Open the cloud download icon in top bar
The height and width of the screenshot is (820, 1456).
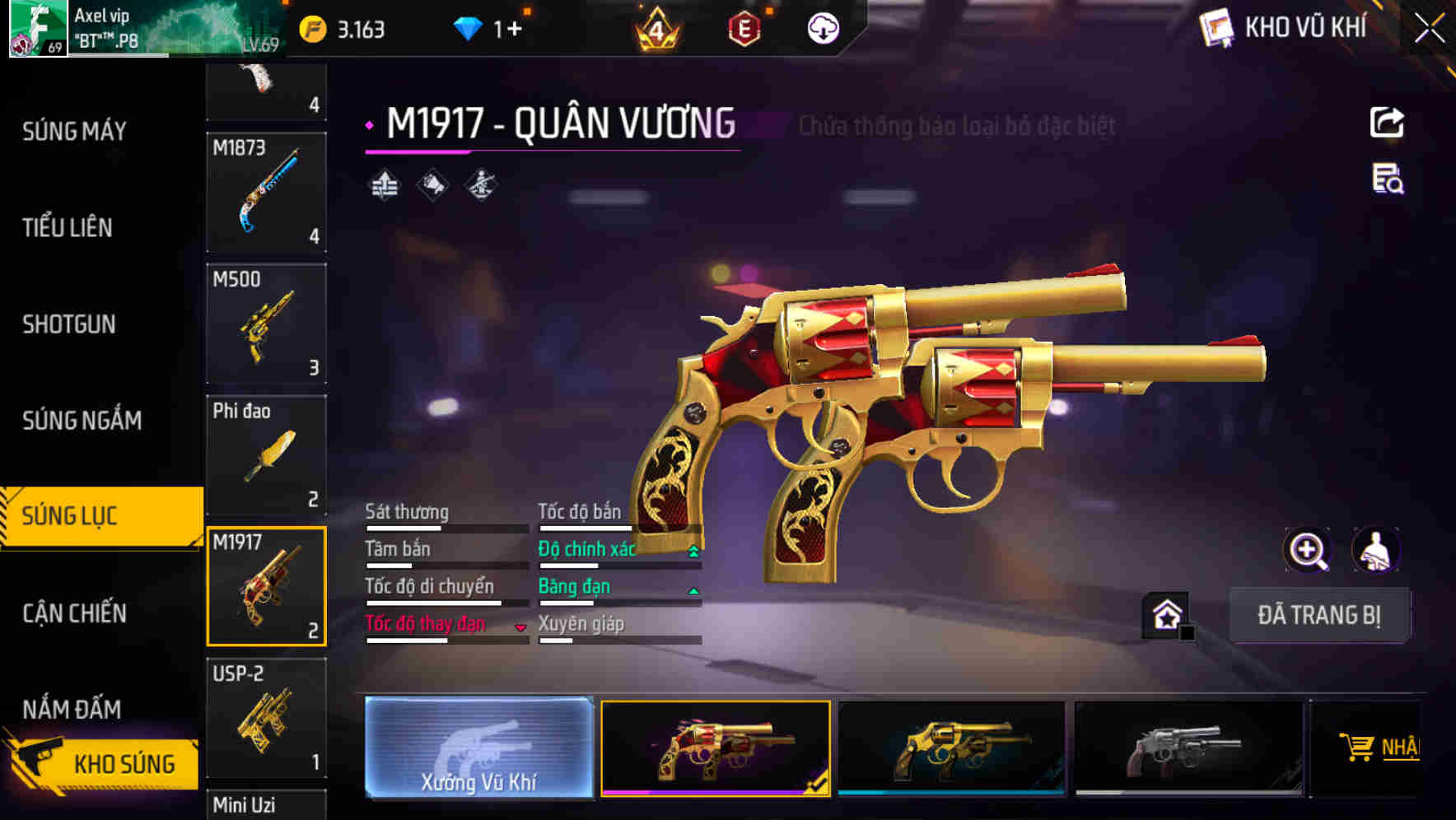tap(824, 27)
